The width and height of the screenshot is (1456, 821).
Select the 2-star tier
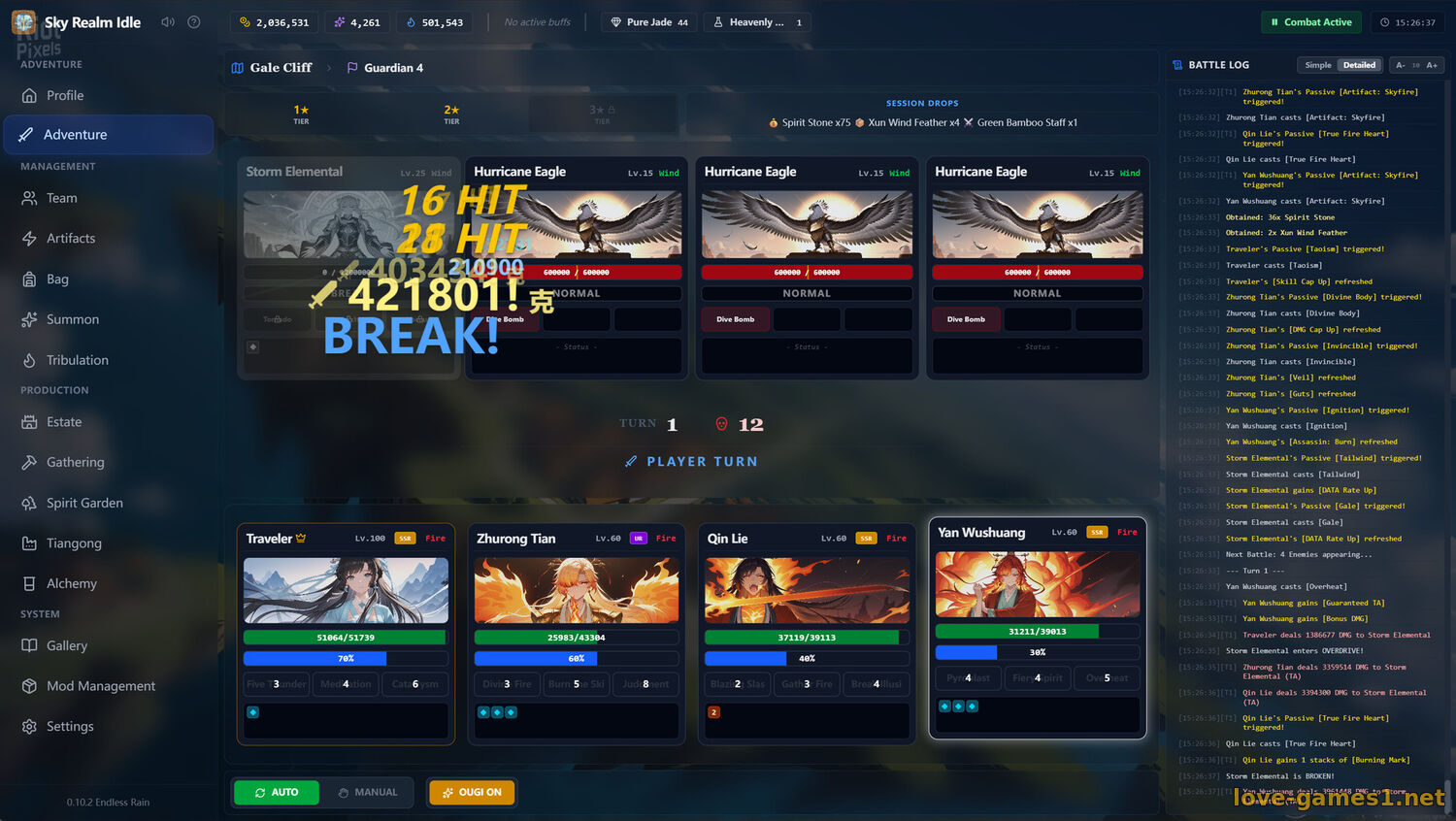pyautogui.click(x=451, y=114)
